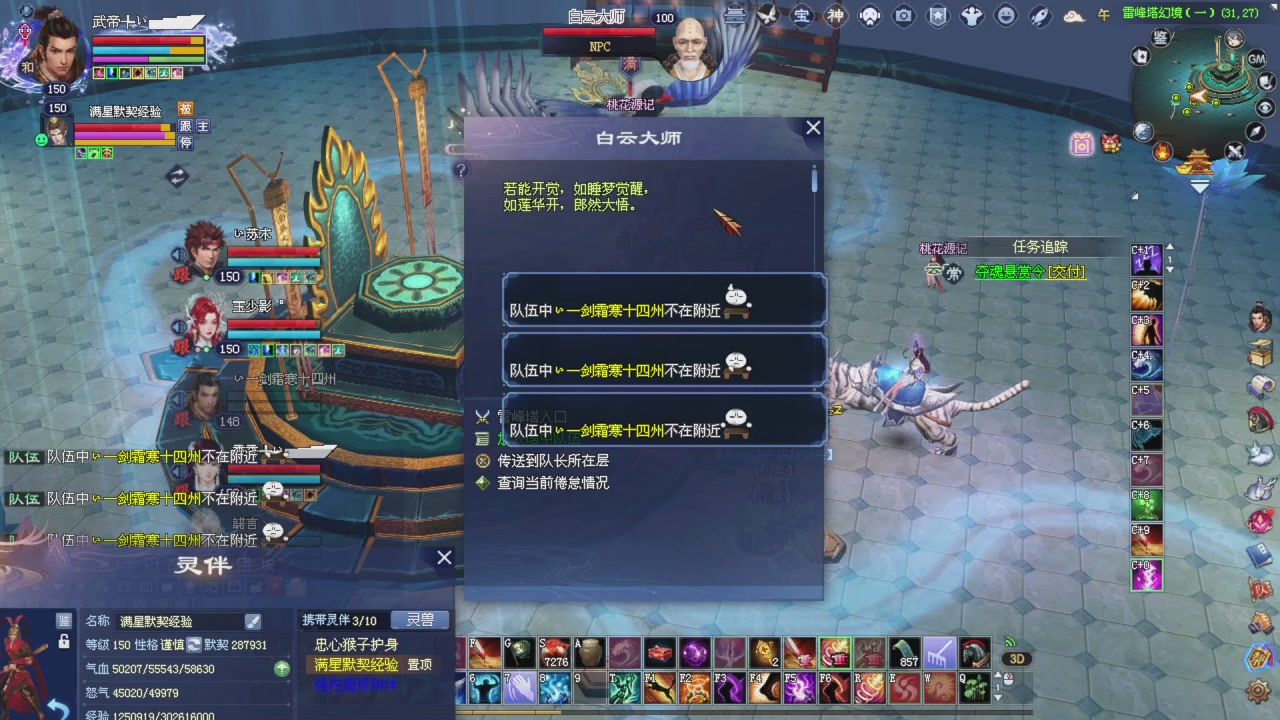Open the screenshot camera icon in the top menu

901,17
